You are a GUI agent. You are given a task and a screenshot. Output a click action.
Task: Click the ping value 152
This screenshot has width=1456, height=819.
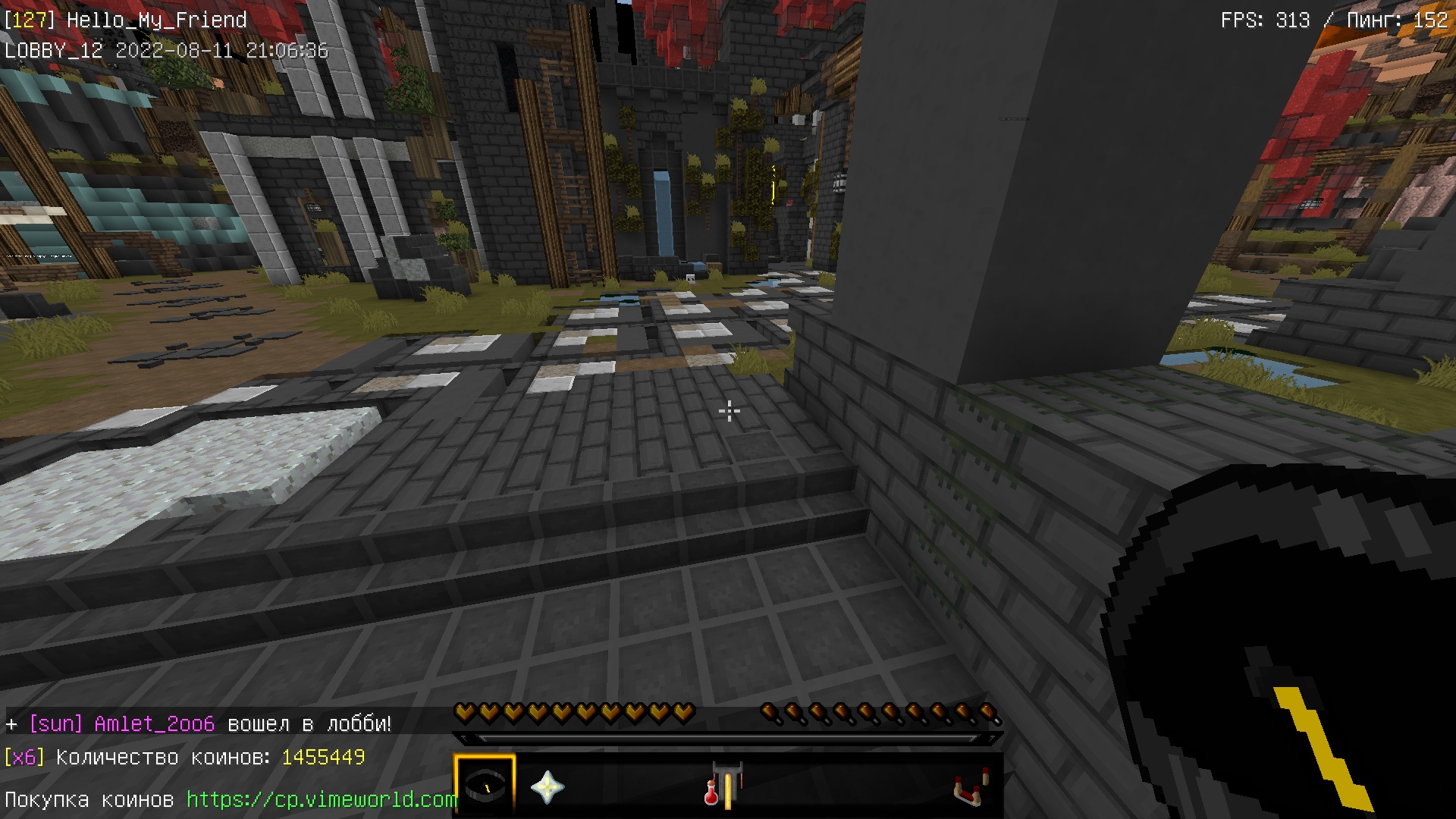(1432, 20)
